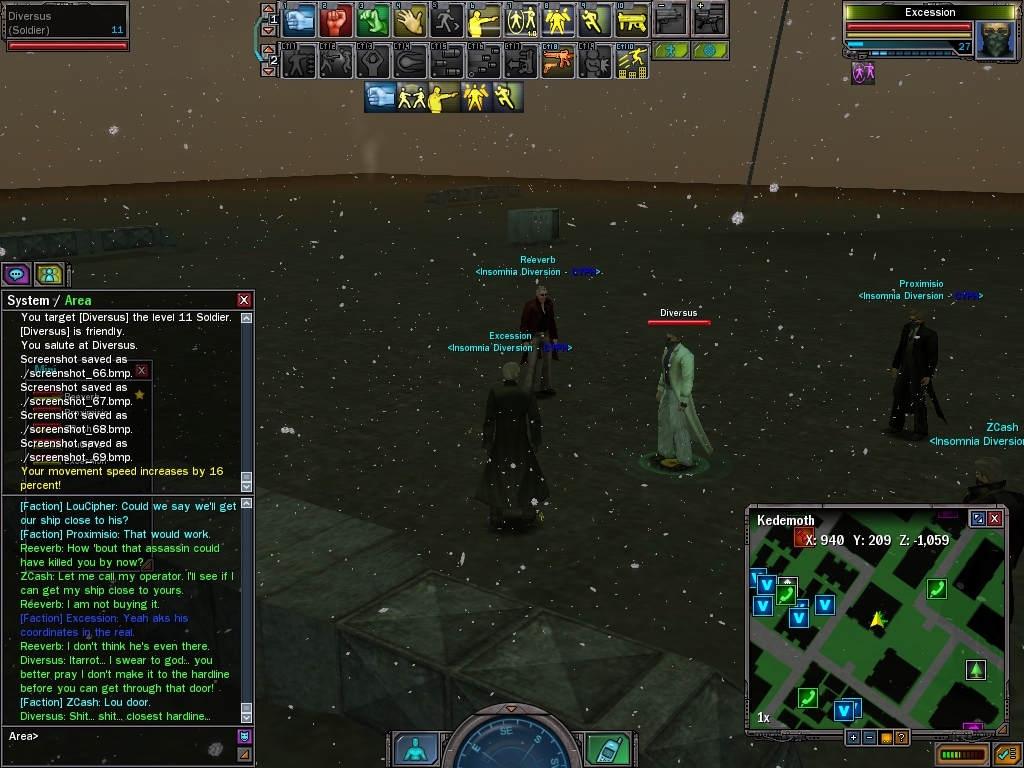The height and width of the screenshot is (768, 1024).
Task: Select the tree marker on the minimap
Action: click(x=975, y=670)
